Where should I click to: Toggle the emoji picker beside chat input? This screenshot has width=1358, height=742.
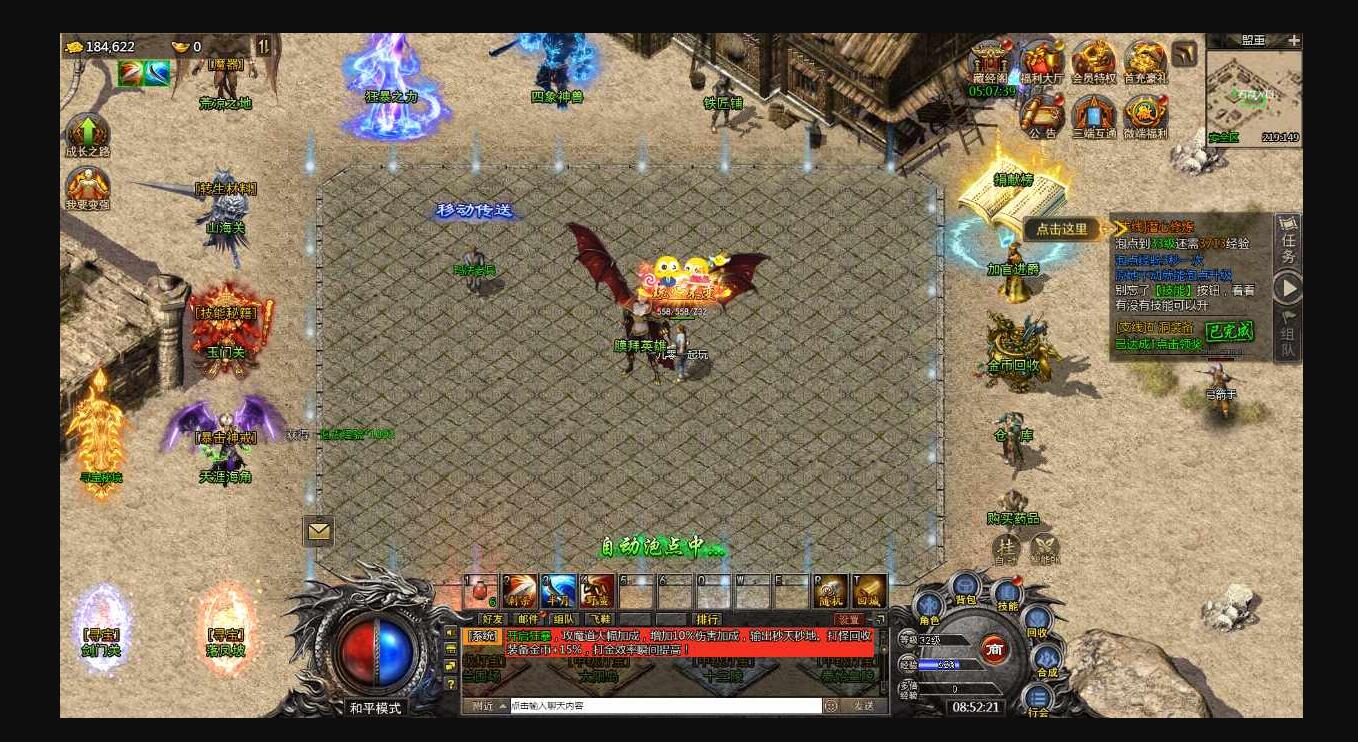point(831,705)
